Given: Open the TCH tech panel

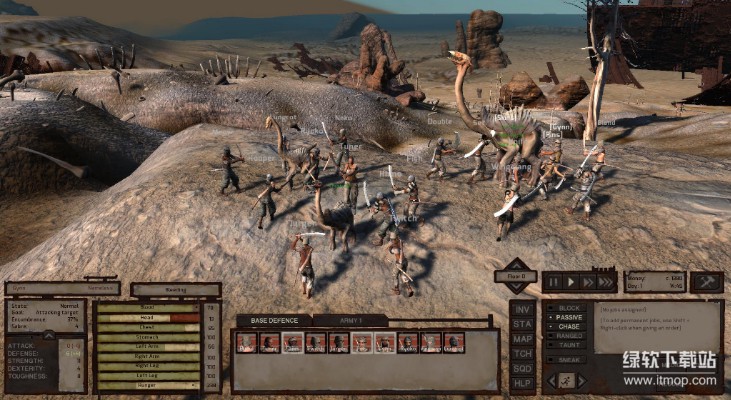Looking at the screenshot, I should click(x=522, y=353).
